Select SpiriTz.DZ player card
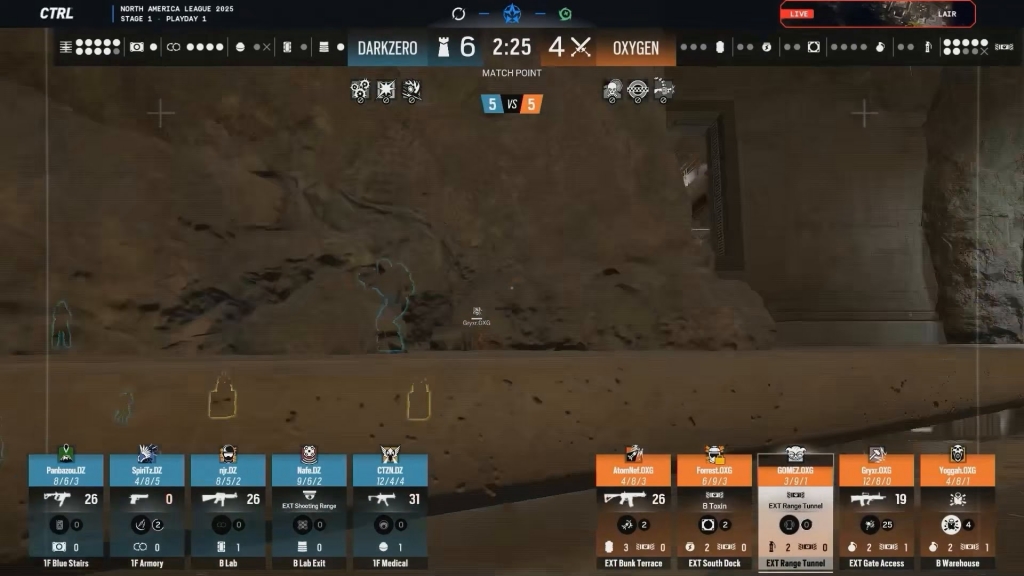Screen dimensions: 1024x576 point(147,510)
